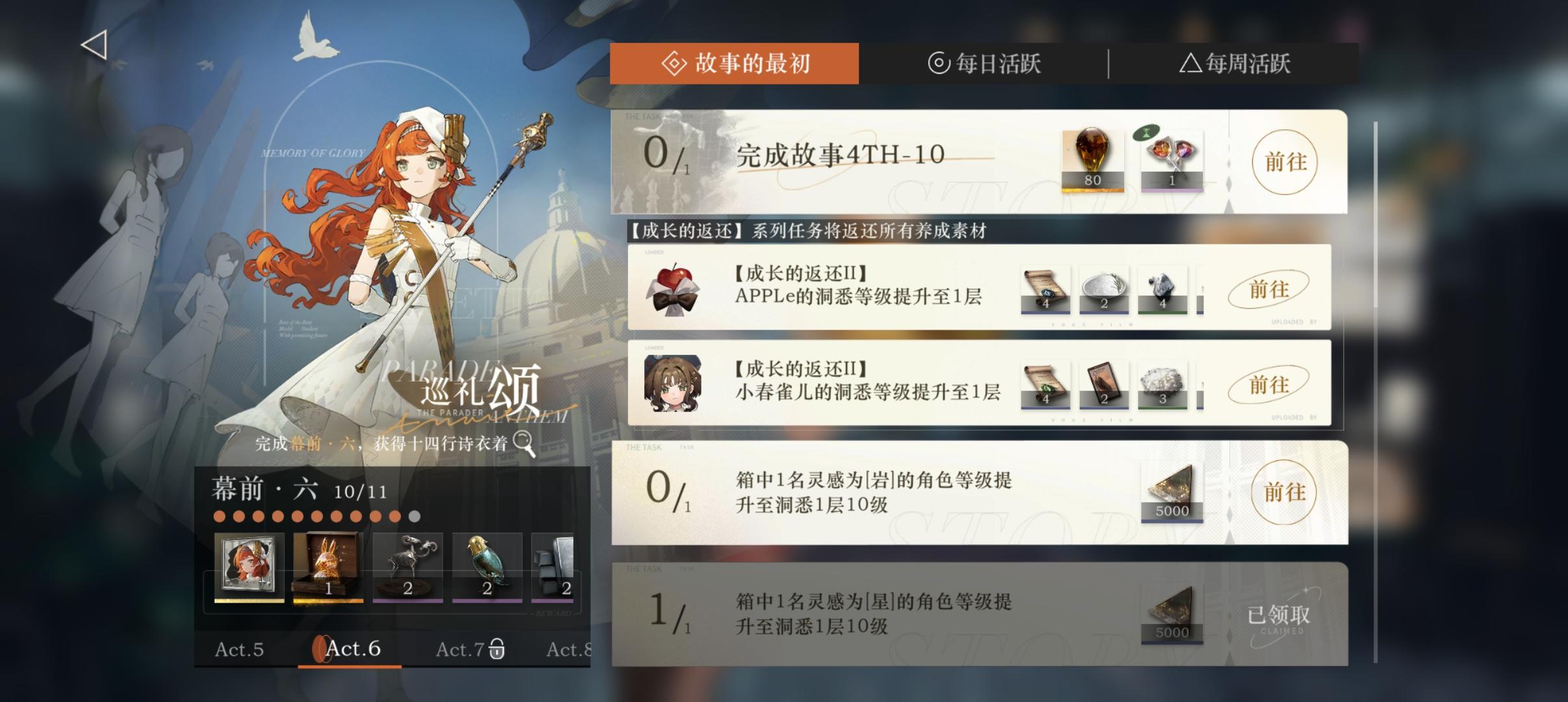The width and height of the screenshot is (1568, 702).
Task: View the claimed 已领取 task entry
Action: [x=1279, y=614]
